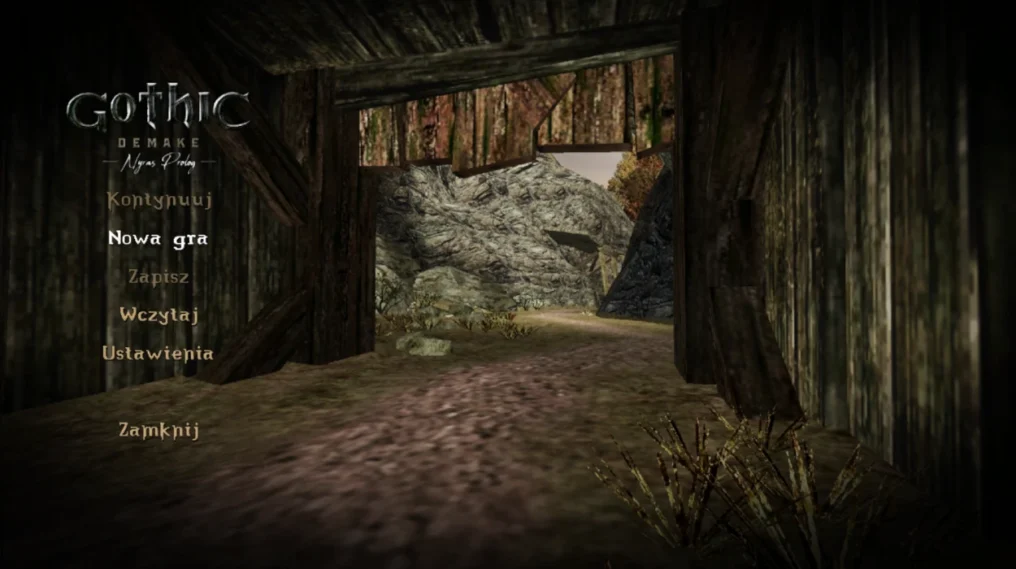Click Zamknij to quit the game
Viewport: 1016px width, 569px height.
(x=159, y=431)
